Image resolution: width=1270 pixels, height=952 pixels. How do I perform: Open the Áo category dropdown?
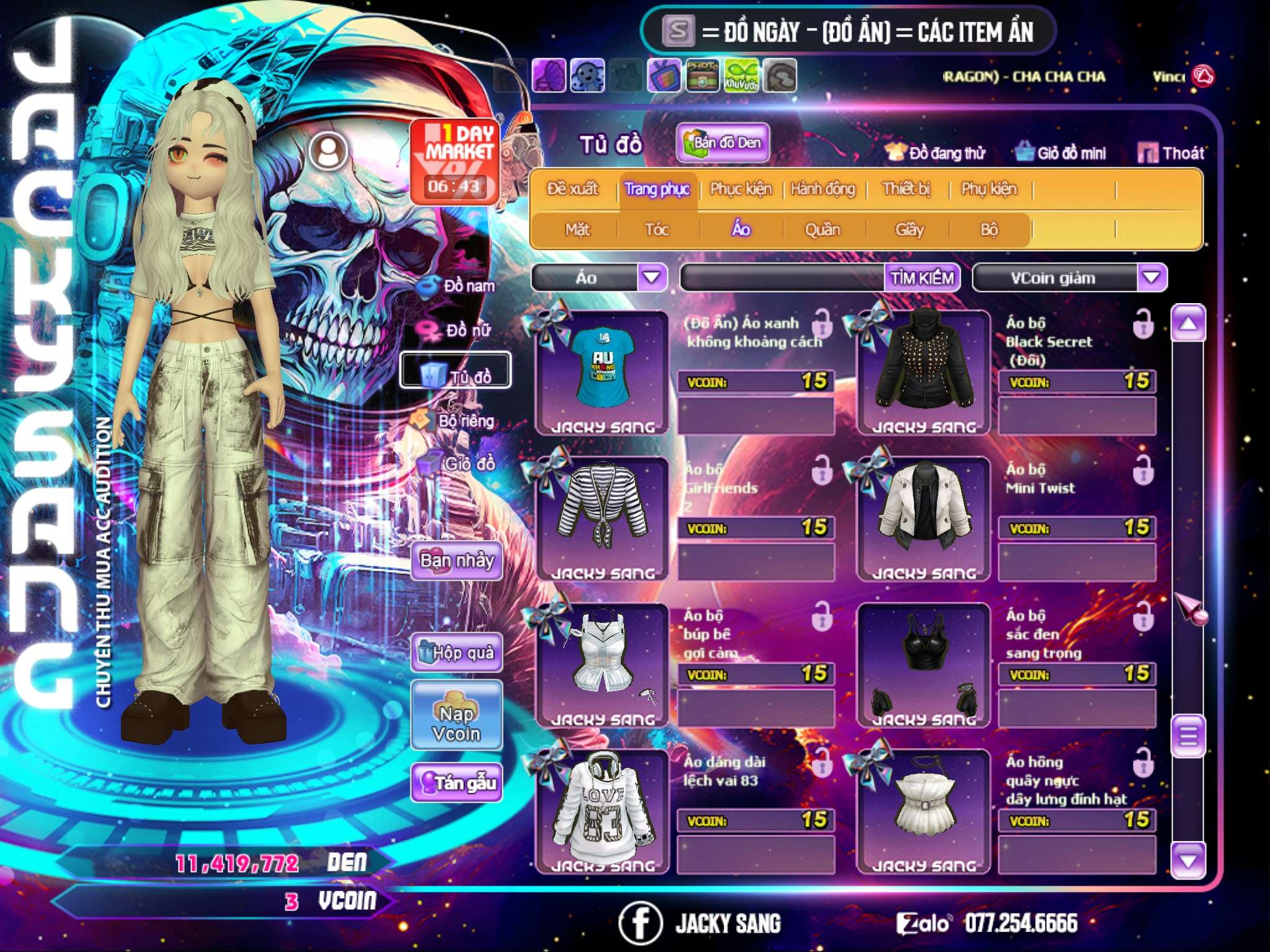click(x=652, y=277)
